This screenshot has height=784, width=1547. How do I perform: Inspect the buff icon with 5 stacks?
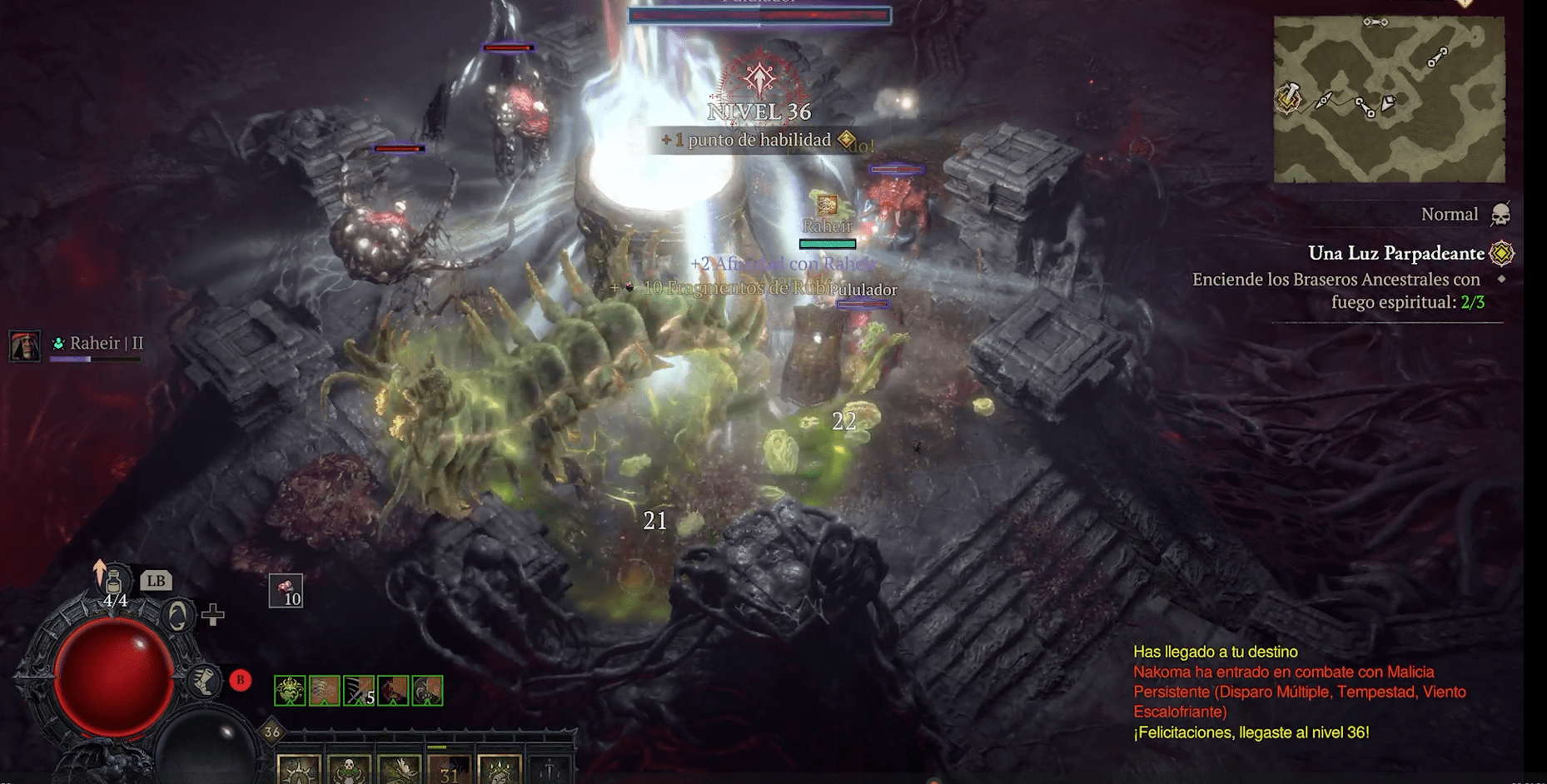tap(359, 691)
